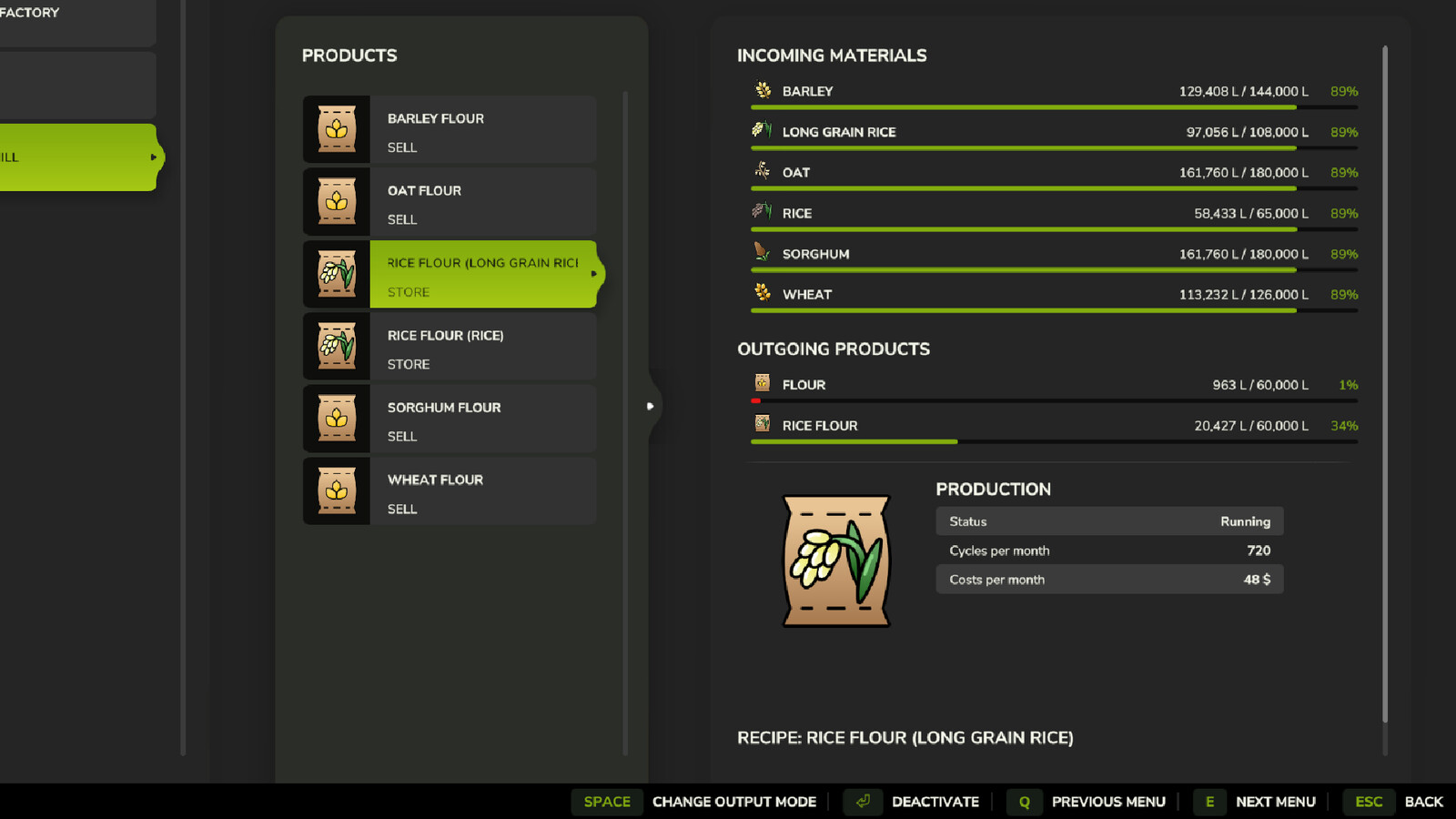This screenshot has height=819, width=1456.
Task: Click the DEACTIVATE button
Action: click(936, 802)
